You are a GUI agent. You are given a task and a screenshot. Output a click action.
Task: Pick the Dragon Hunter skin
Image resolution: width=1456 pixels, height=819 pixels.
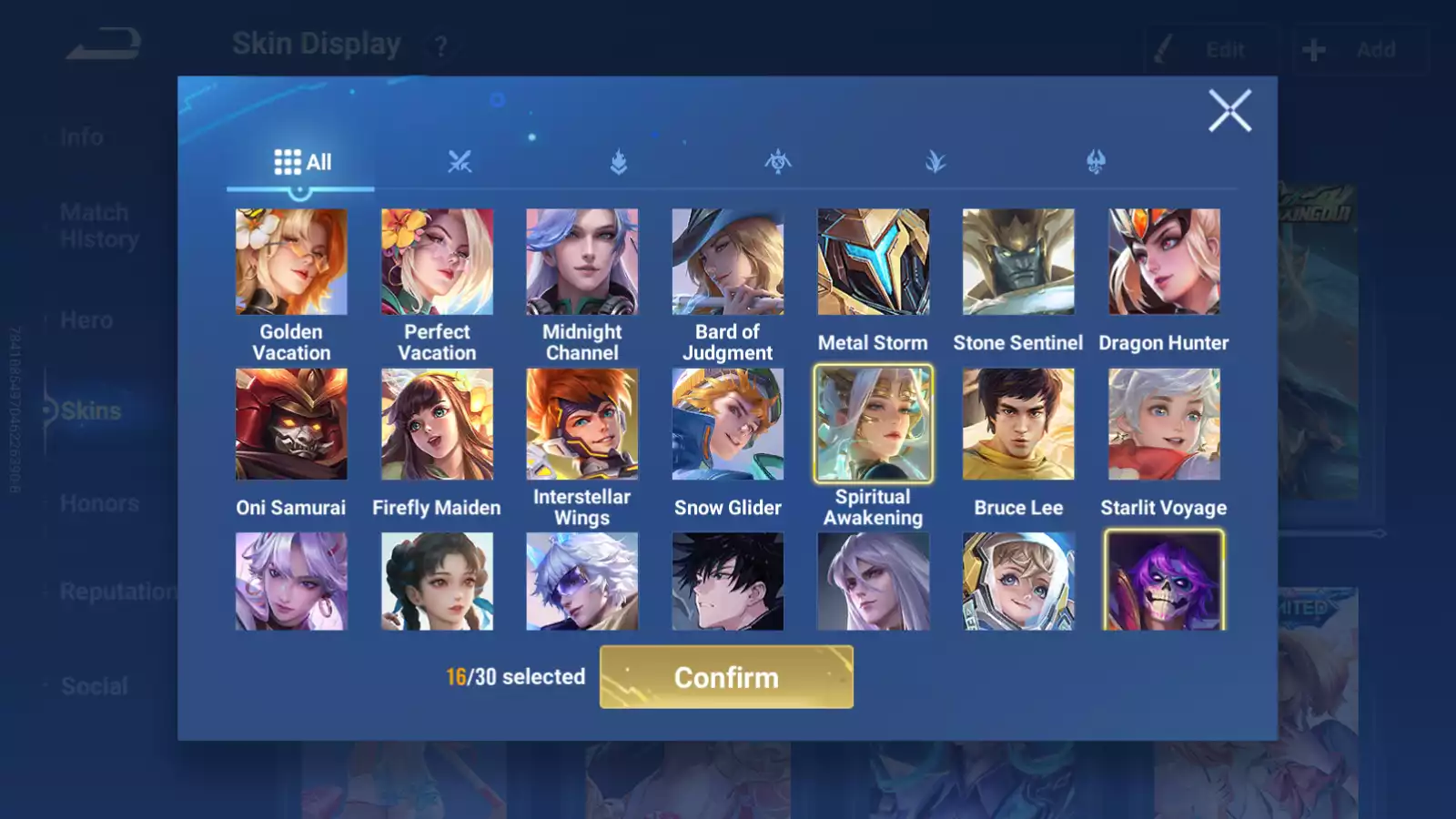(1164, 262)
